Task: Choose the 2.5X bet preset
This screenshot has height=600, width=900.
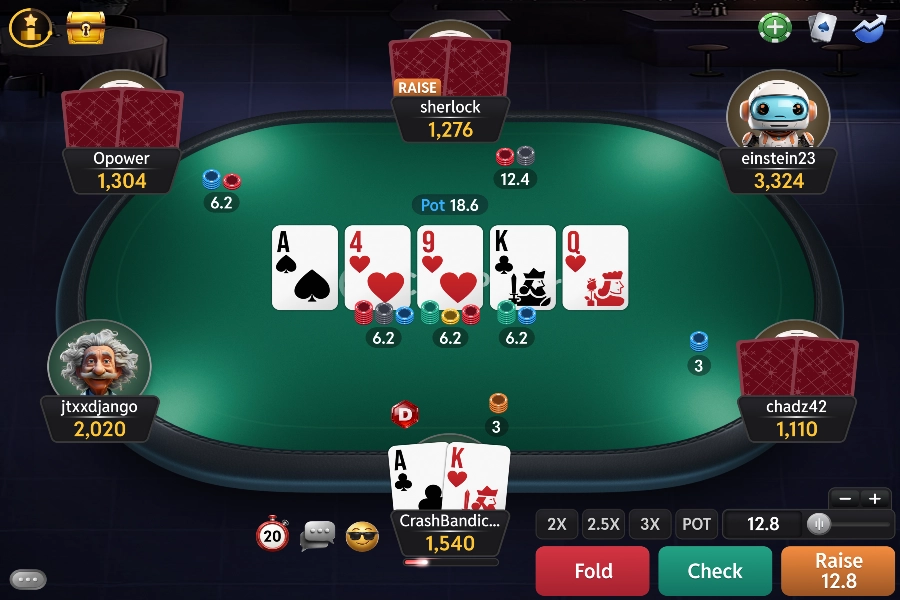Action: click(604, 524)
